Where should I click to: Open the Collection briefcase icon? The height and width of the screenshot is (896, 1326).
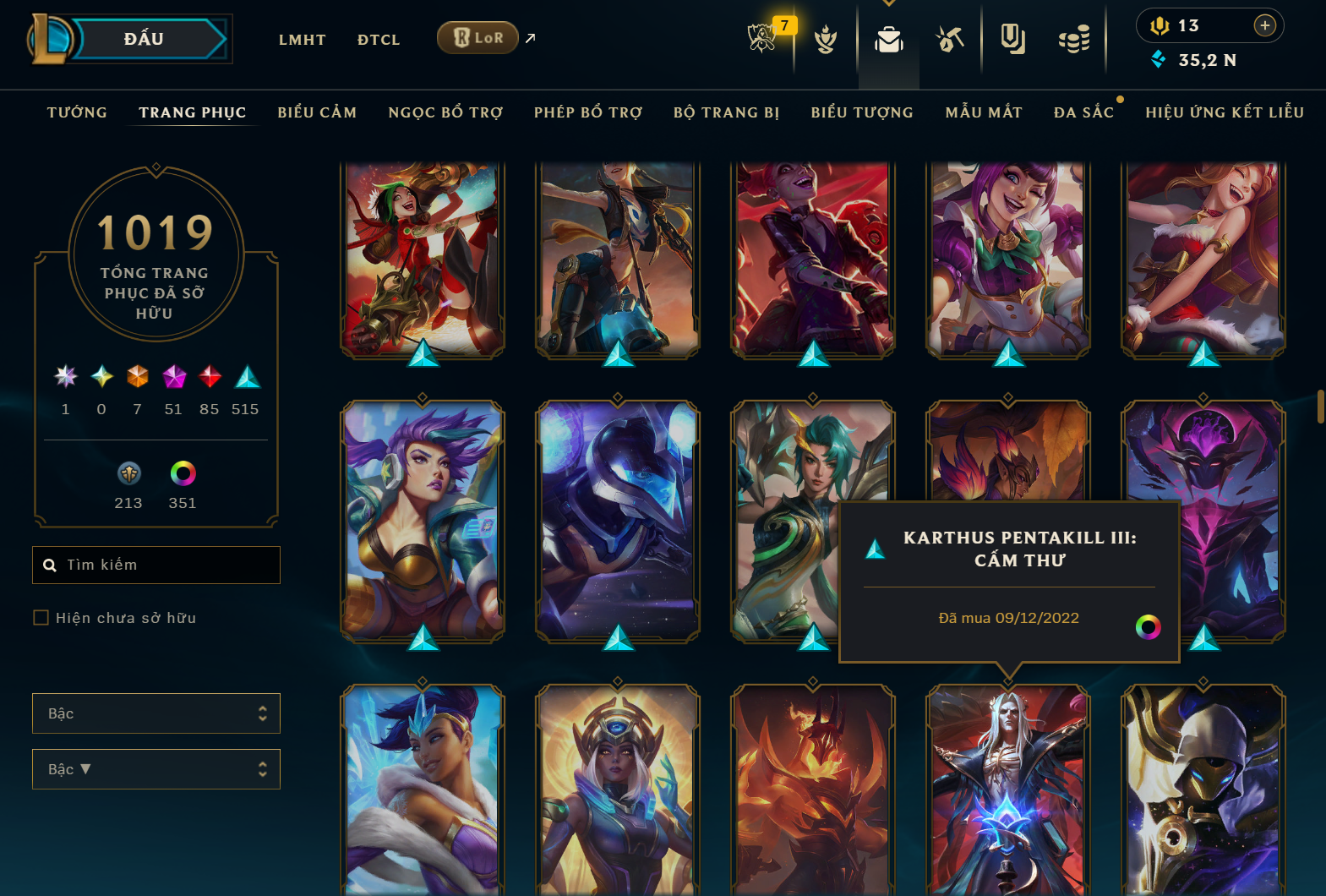pyautogui.click(x=888, y=38)
